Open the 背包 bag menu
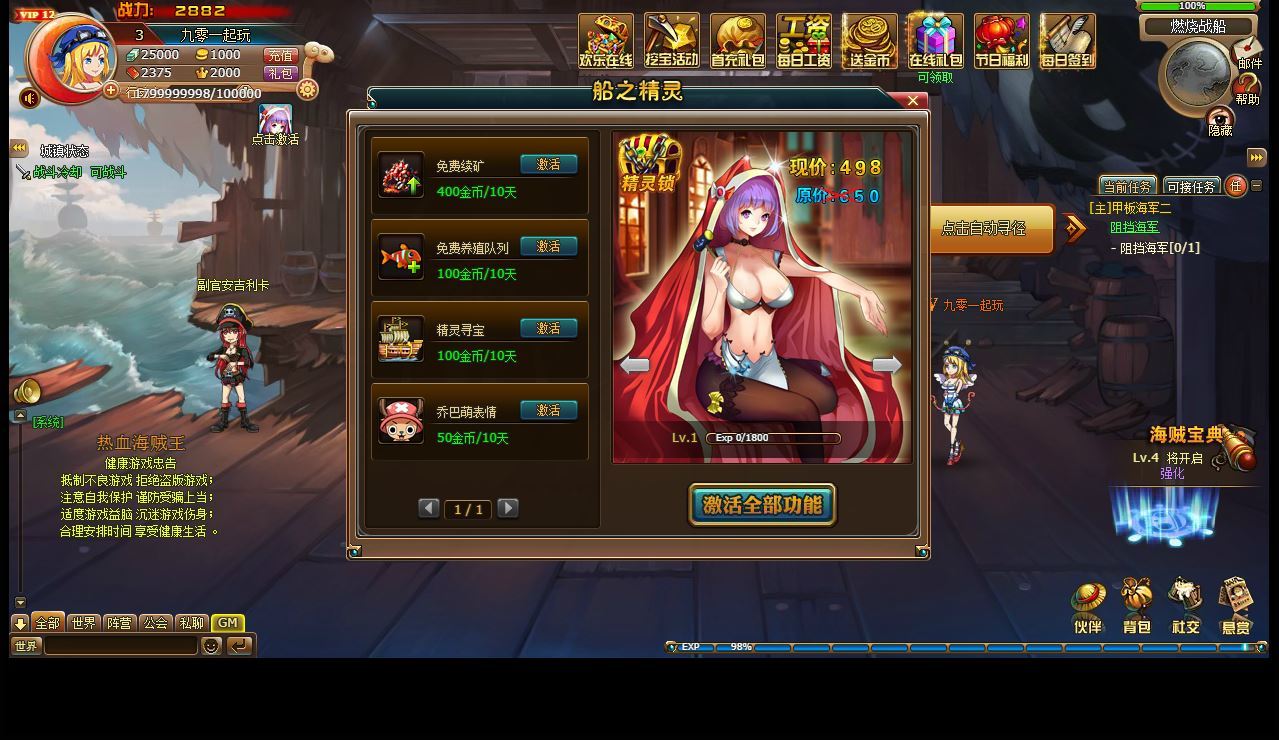 1137,606
